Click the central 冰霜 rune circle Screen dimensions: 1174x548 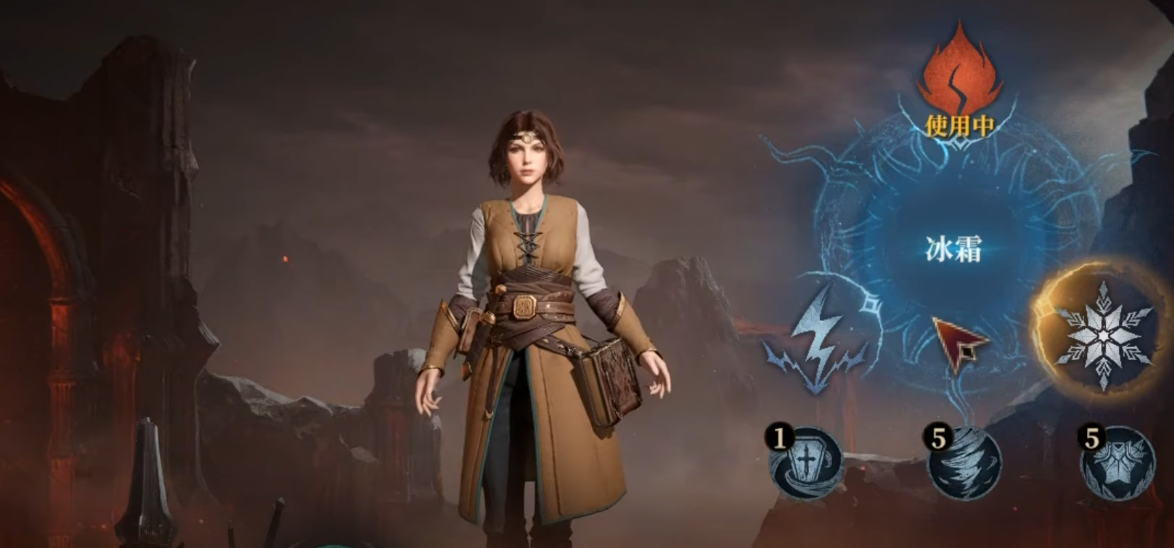pyautogui.click(x=951, y=249)
